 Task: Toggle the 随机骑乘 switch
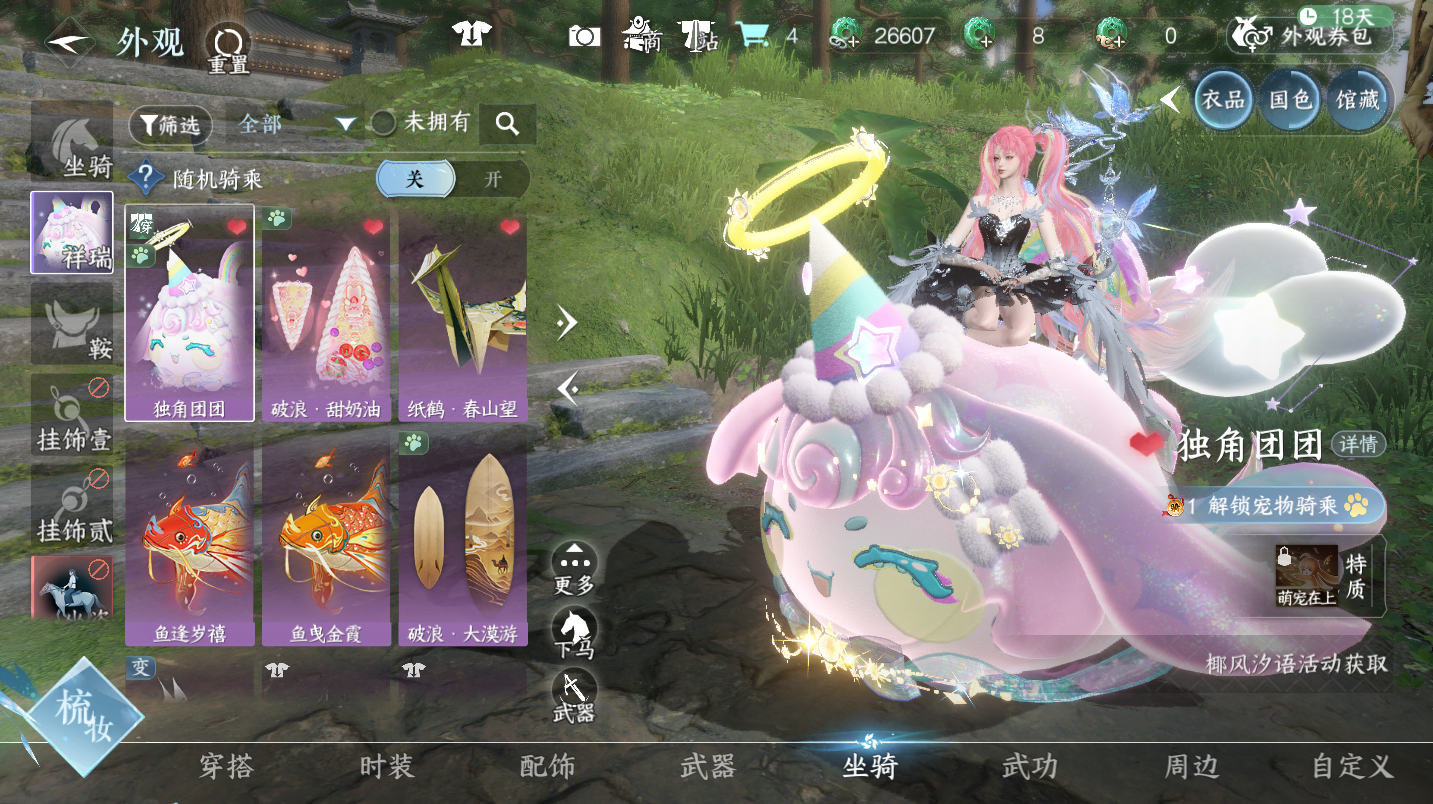[x=453, y=179]
